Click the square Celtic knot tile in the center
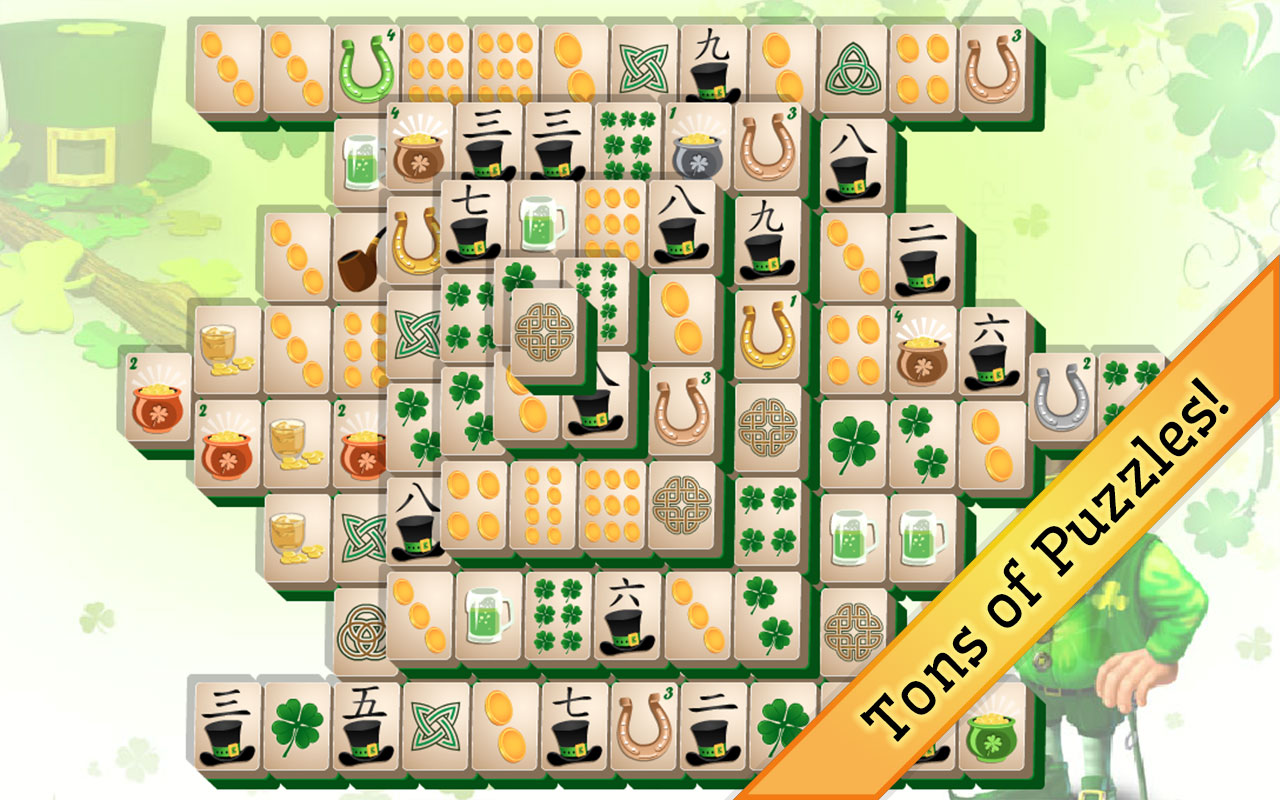 point(545,330)
